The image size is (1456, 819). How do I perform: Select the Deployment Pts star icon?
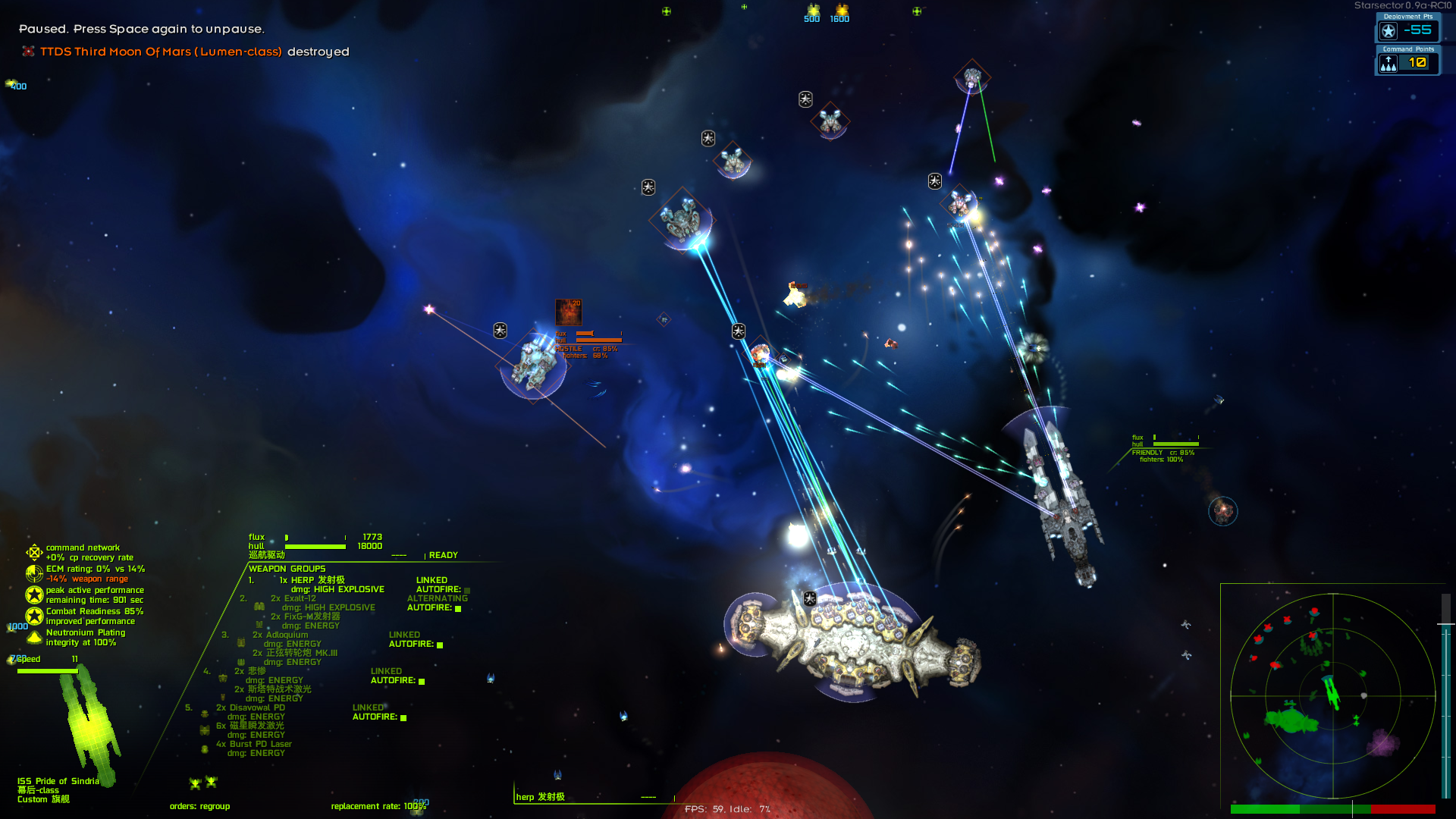coord(1389,31)
